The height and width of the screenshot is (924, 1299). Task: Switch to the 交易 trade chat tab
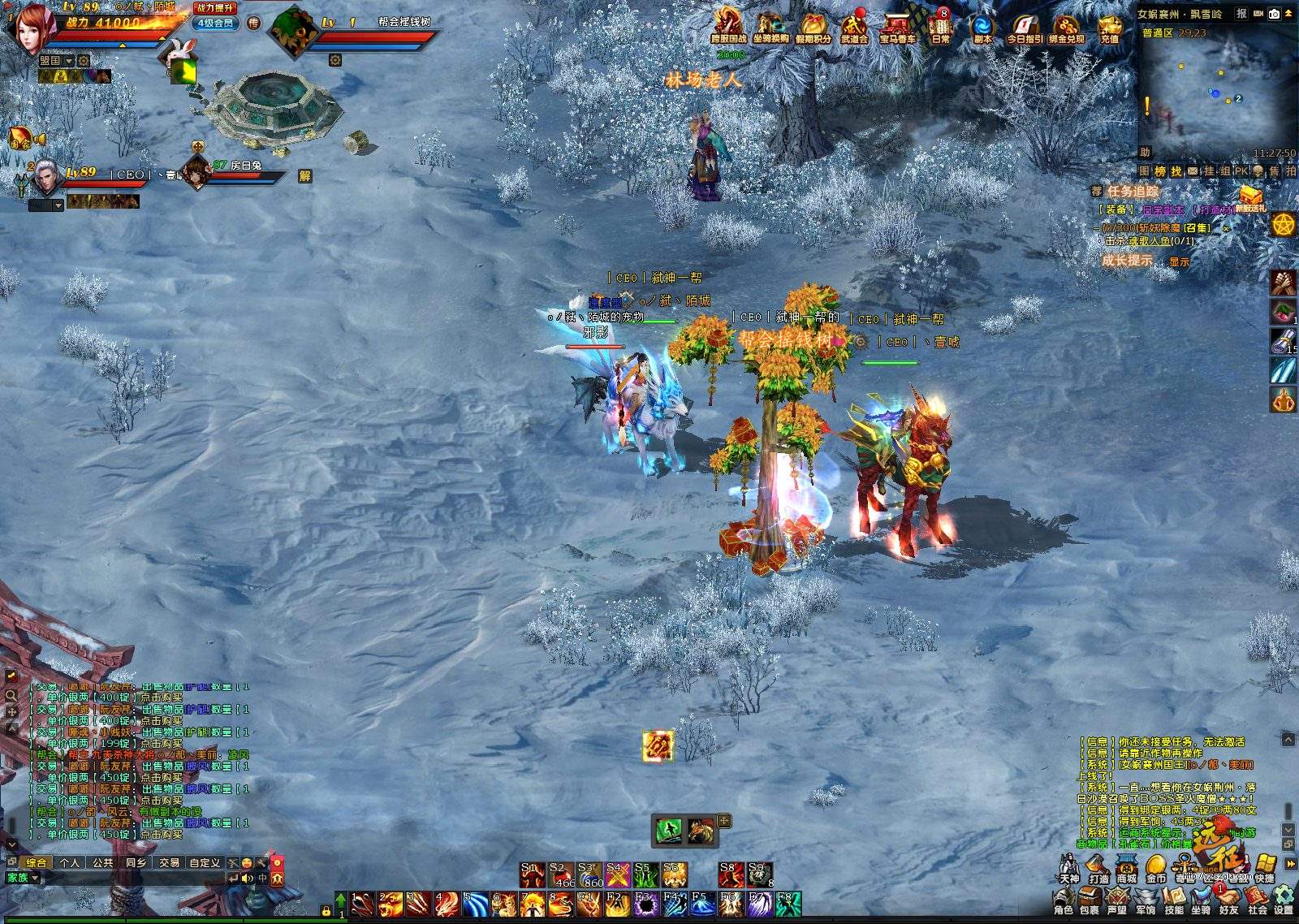tap(169, 862)
